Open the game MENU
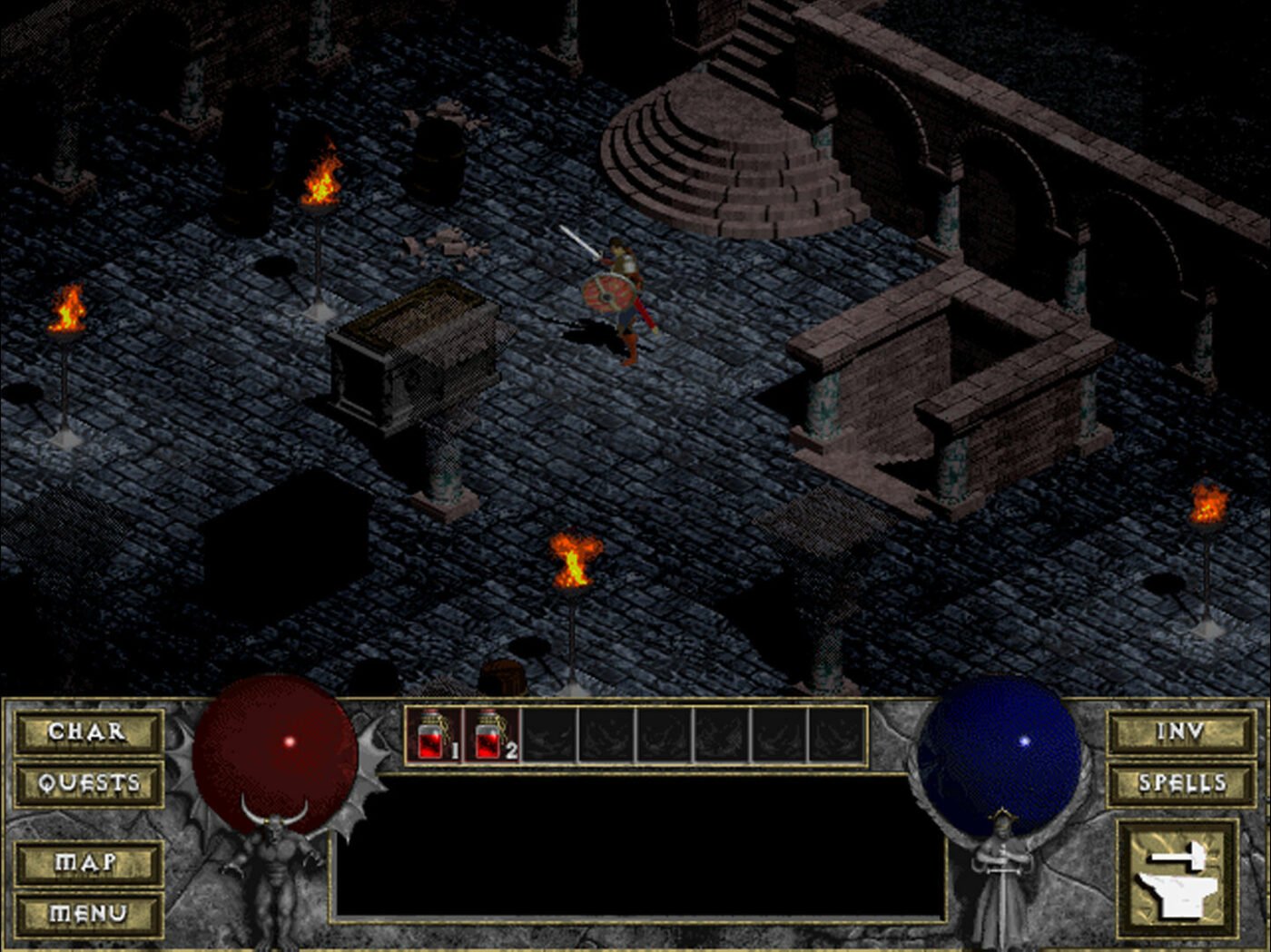This screenshot has height=952, width=1271. click(x=88, y=910)
